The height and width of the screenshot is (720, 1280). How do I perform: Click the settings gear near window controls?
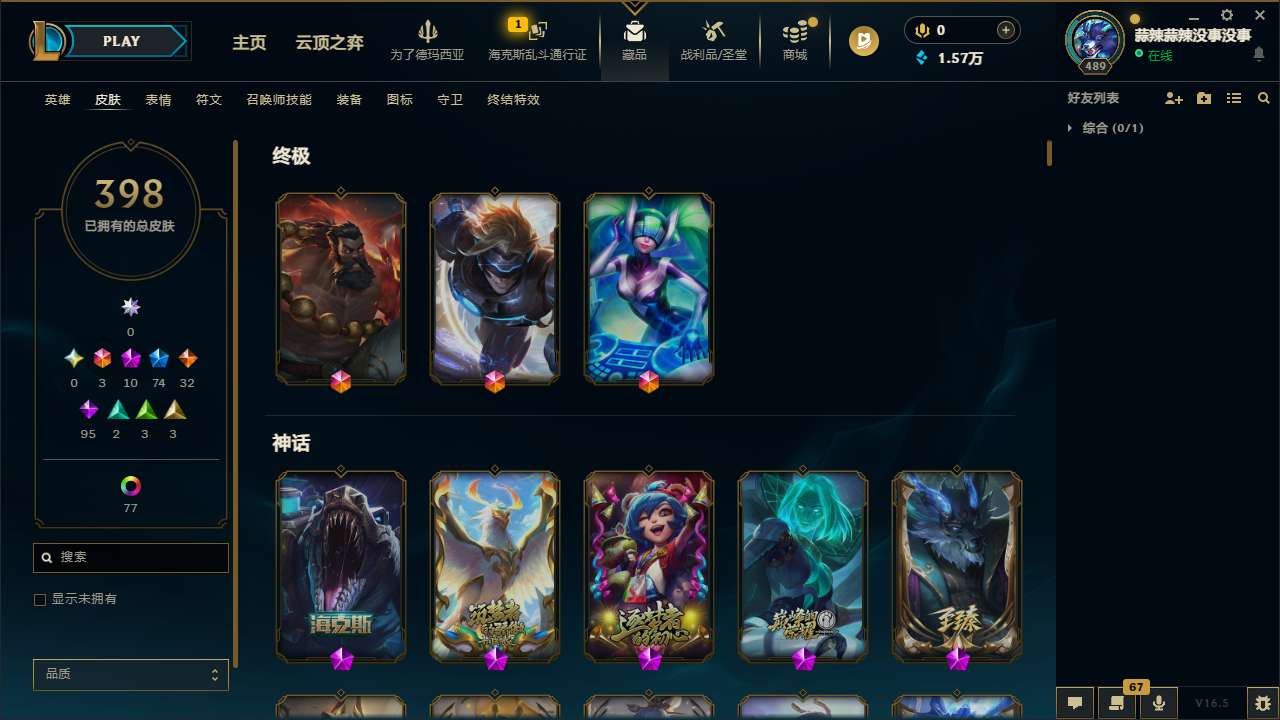[1226, 15]
